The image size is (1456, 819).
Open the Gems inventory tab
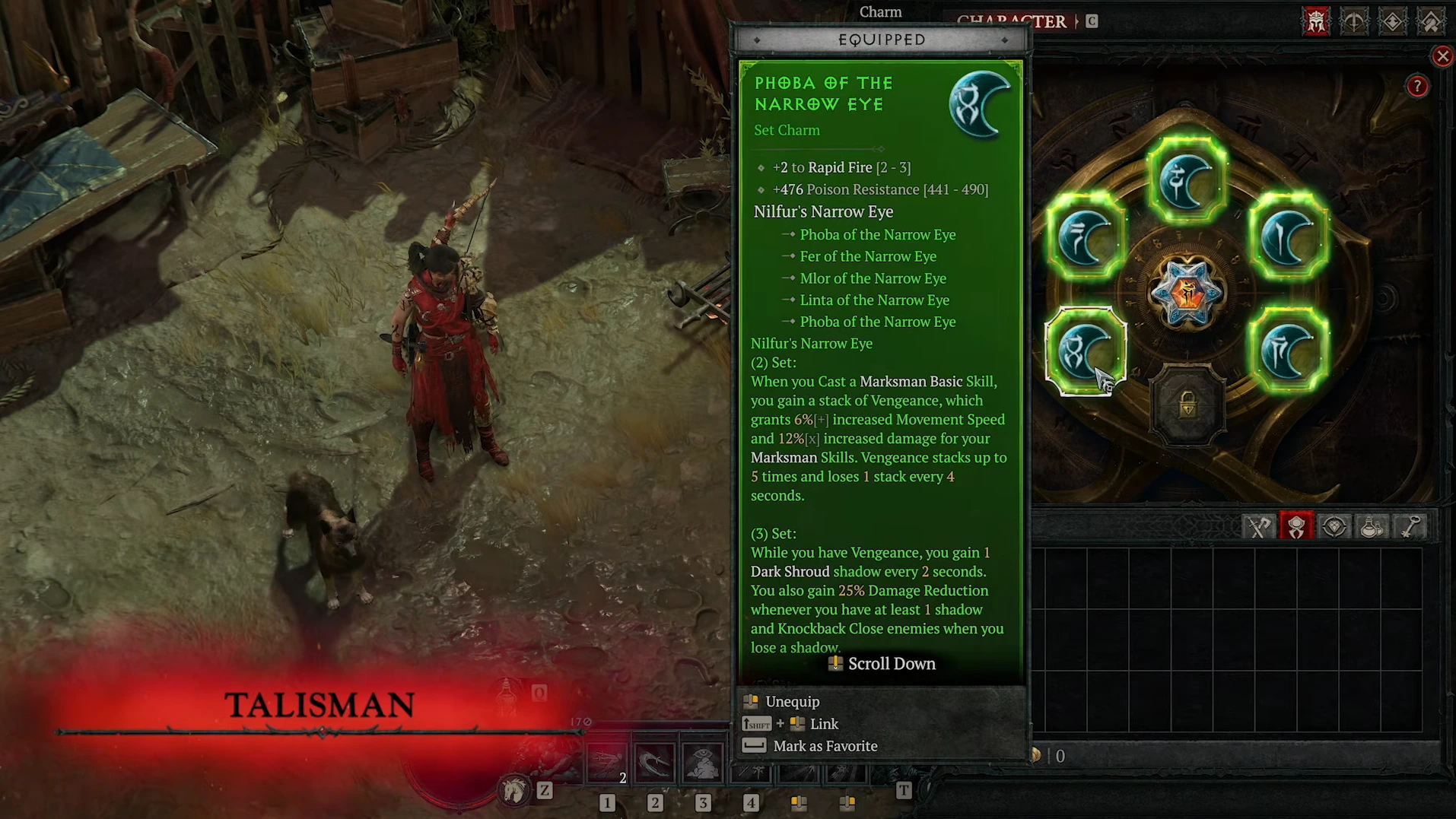tap(1334, 525)
